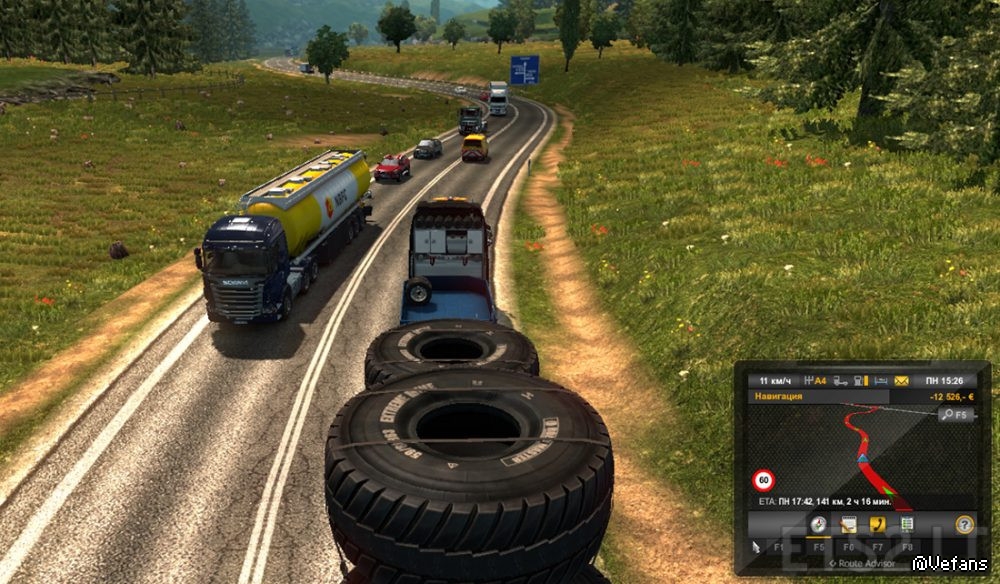1000x584 pixels.
Task: Open the question mark help button
Action: [964, 524]
